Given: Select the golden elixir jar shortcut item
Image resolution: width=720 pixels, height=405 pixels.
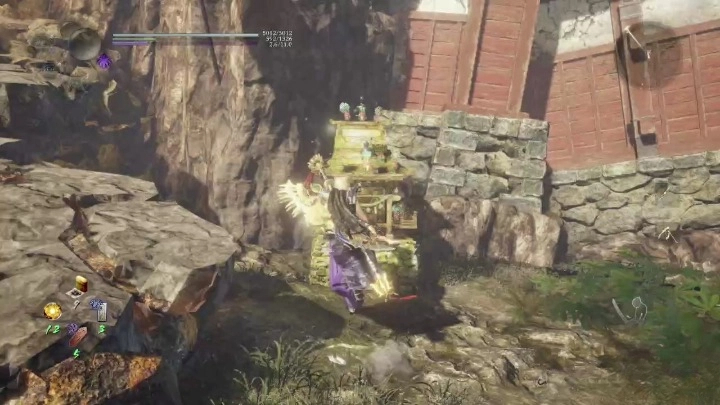Looking at the screenshot, I should [x=81, y=283].
